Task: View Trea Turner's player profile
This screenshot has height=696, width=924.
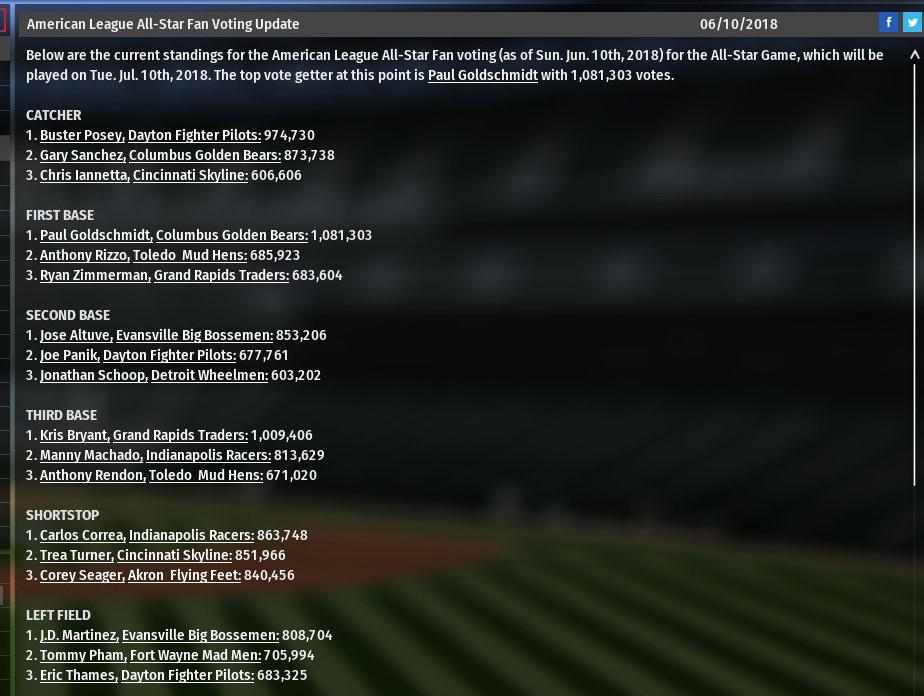Action: point(76,555)
